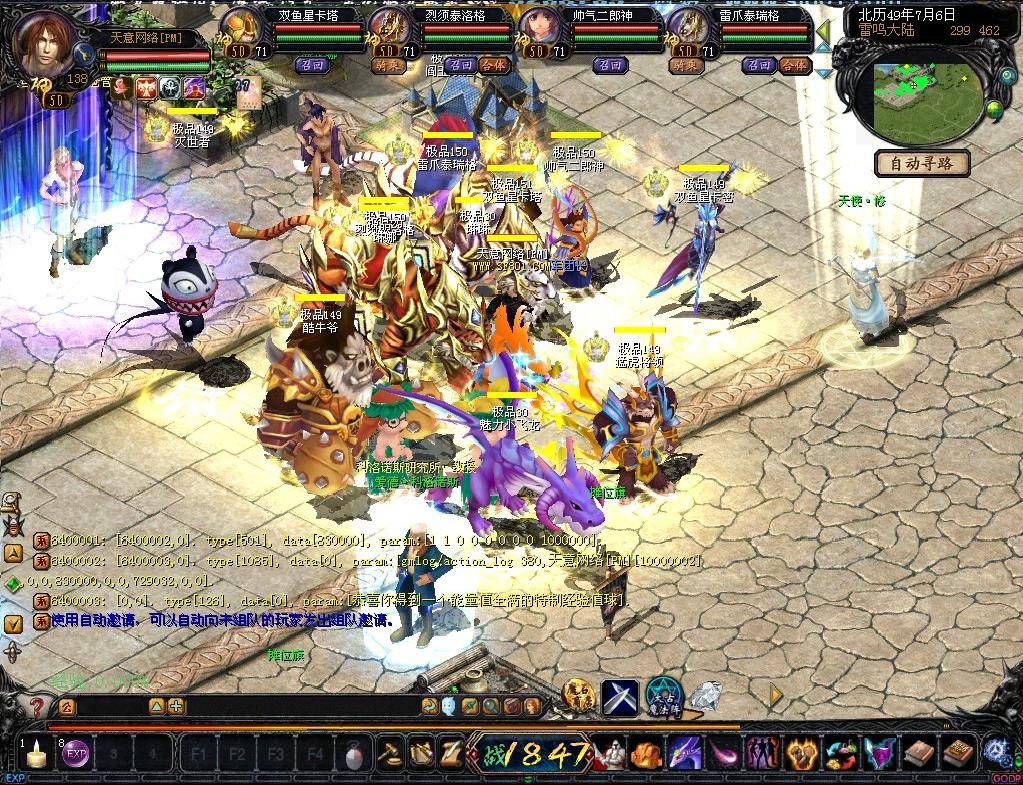Open the pentagram magic circle icon

coord(662,694)
